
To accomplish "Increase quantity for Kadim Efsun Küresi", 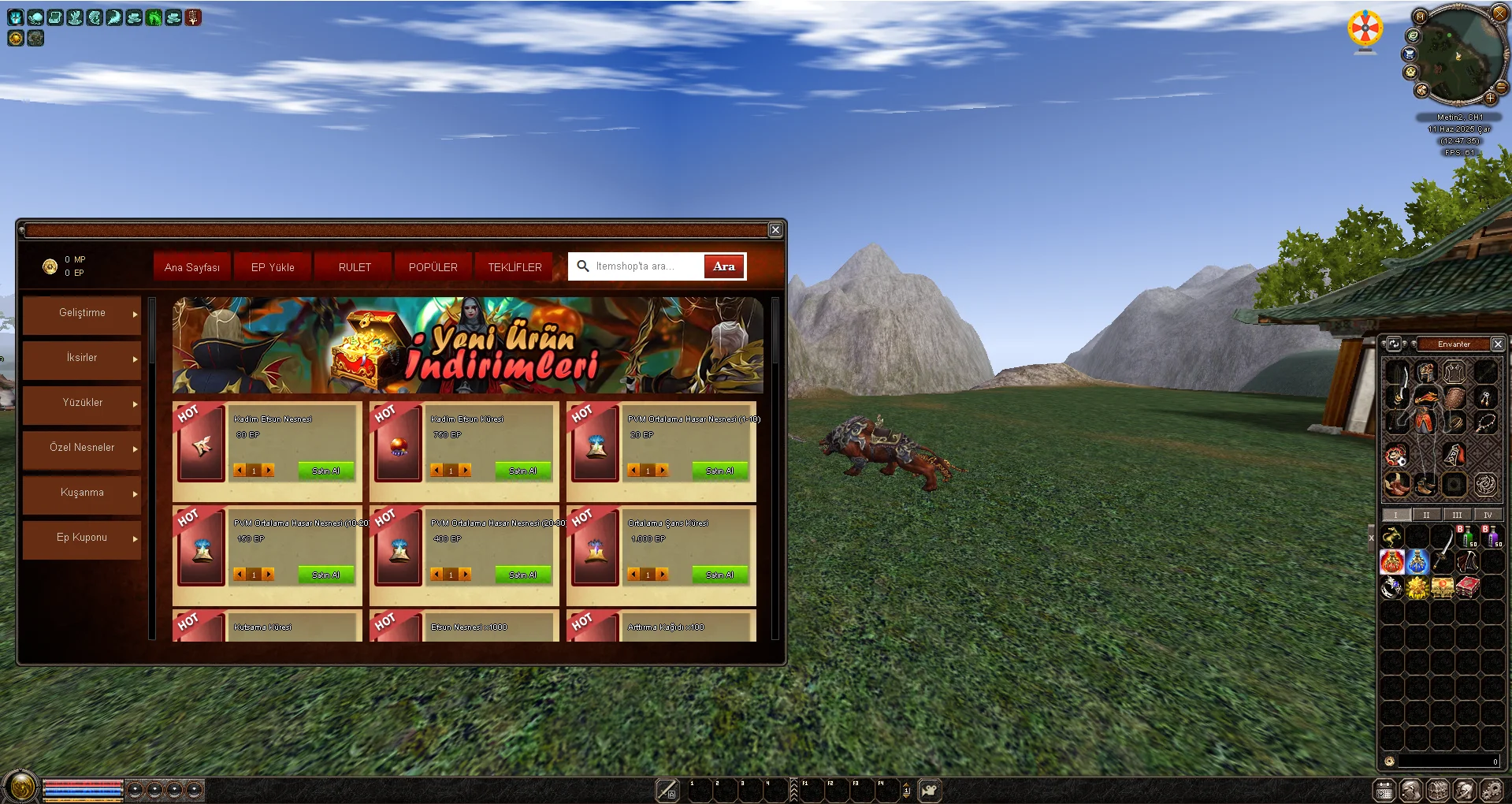I will 466,471.
